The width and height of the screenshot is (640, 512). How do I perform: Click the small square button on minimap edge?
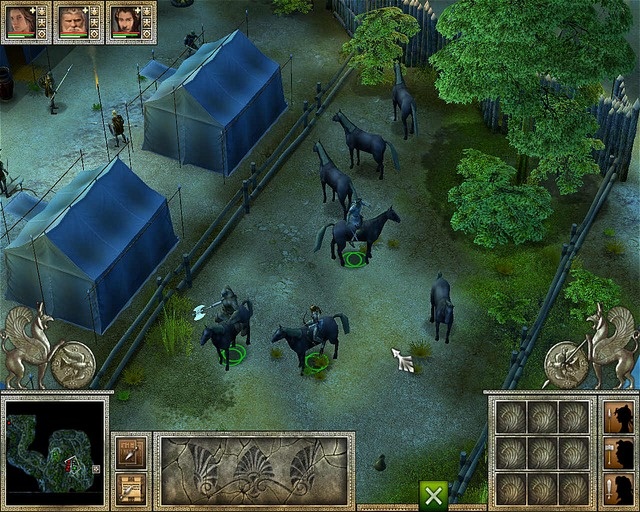tap(96, 467)
